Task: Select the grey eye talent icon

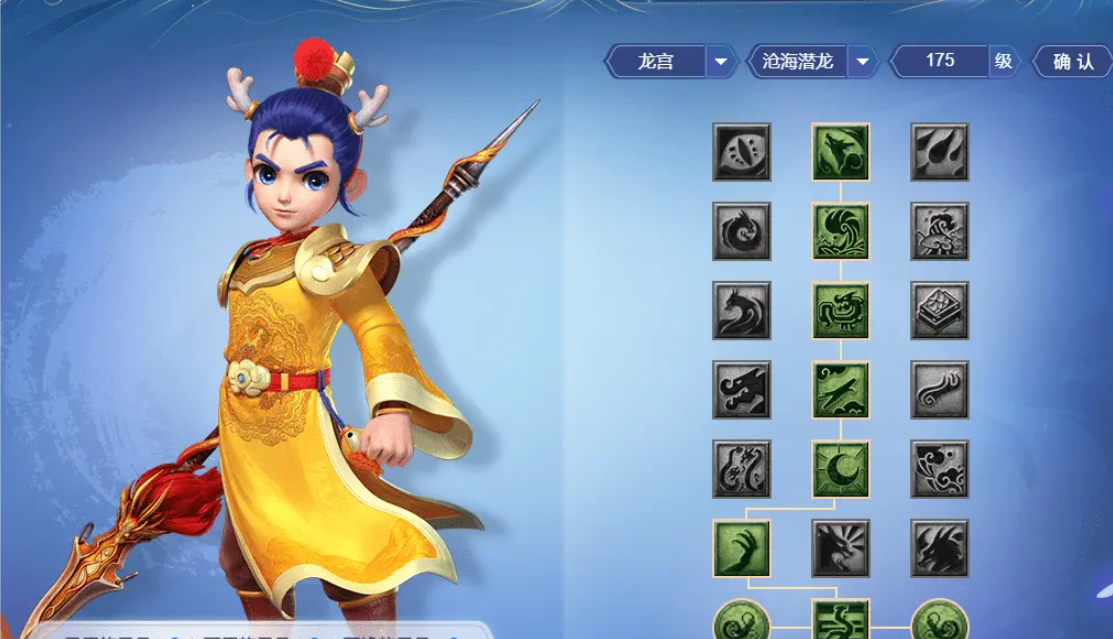Action: 741,152
